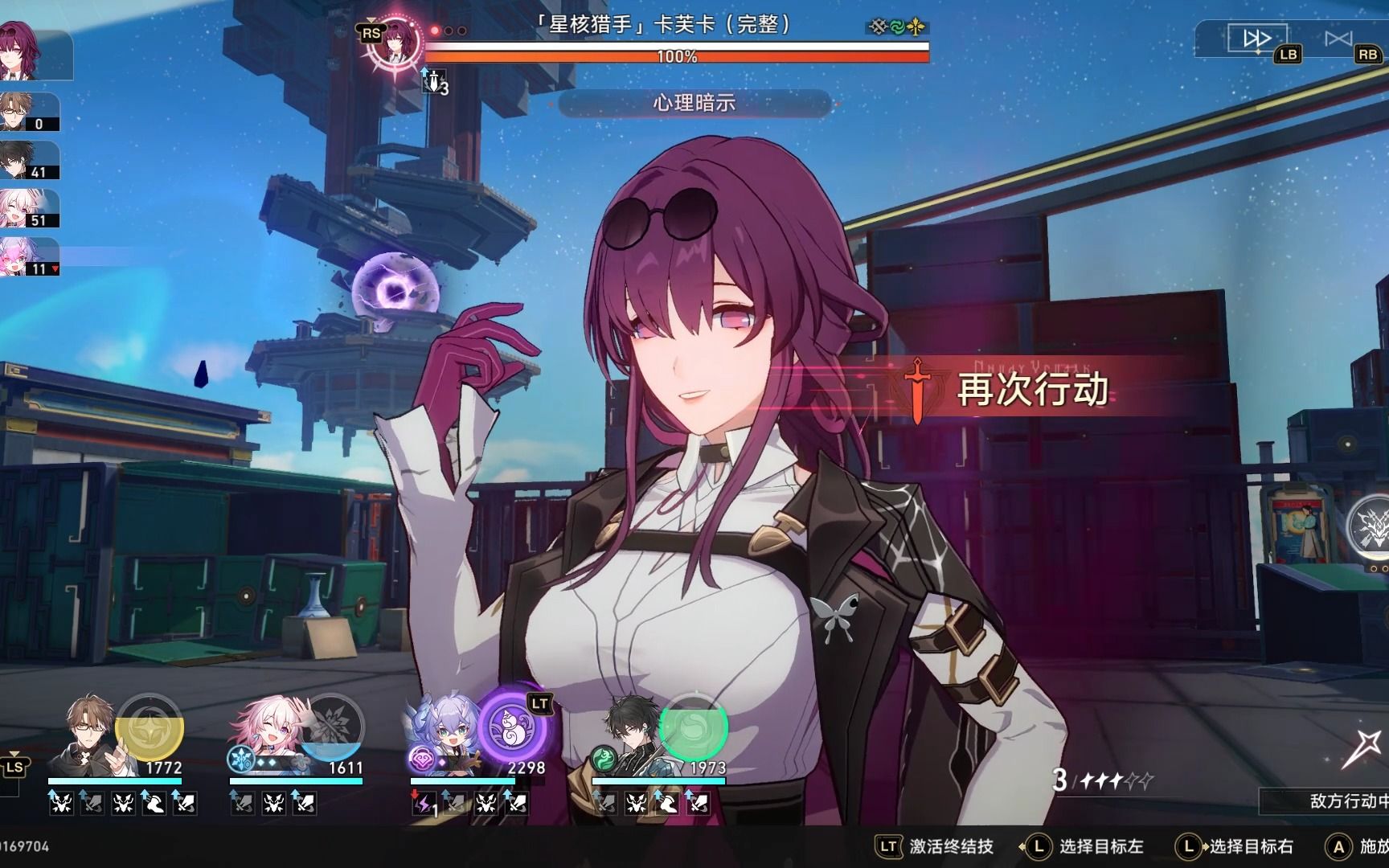Screen dimensions: 1389x868
Task: Click the wind weakness icon near boss title
Action: pos(898,27)
